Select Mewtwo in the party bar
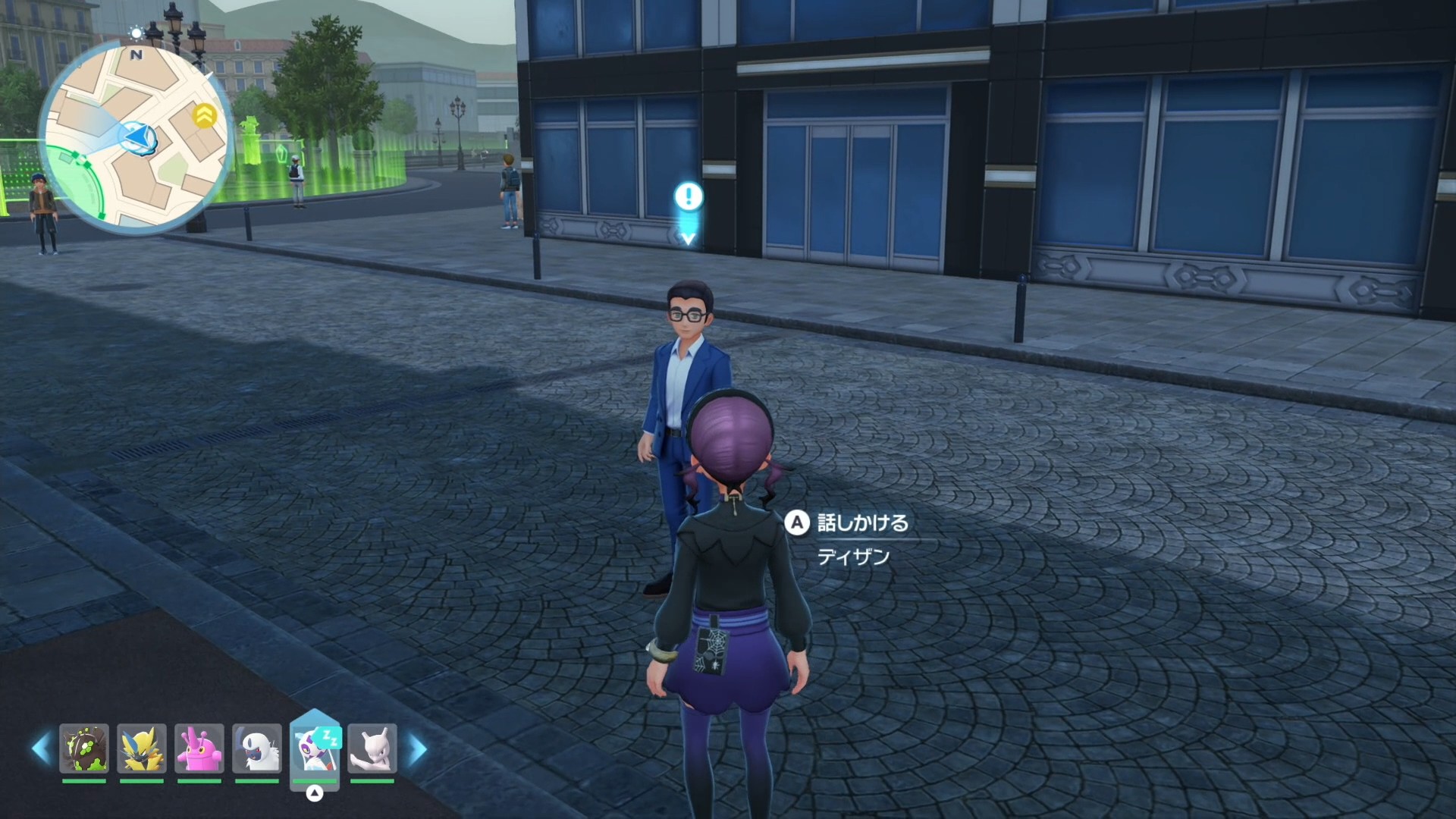The image size is (1456, 819). (x=372, y=748)
